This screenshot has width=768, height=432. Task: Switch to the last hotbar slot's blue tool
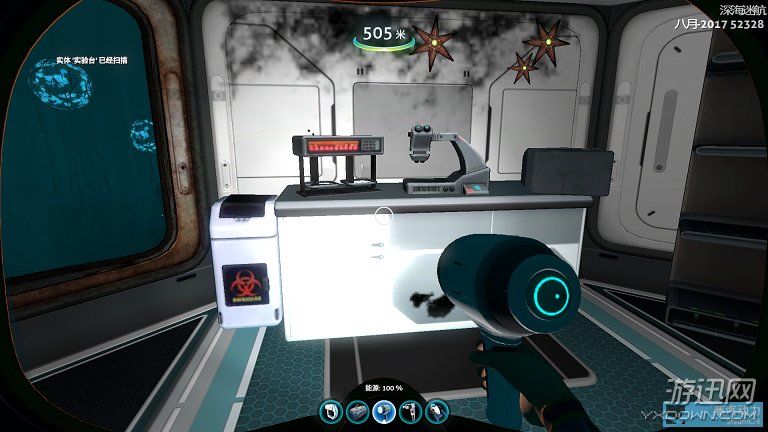pos(436,411)
